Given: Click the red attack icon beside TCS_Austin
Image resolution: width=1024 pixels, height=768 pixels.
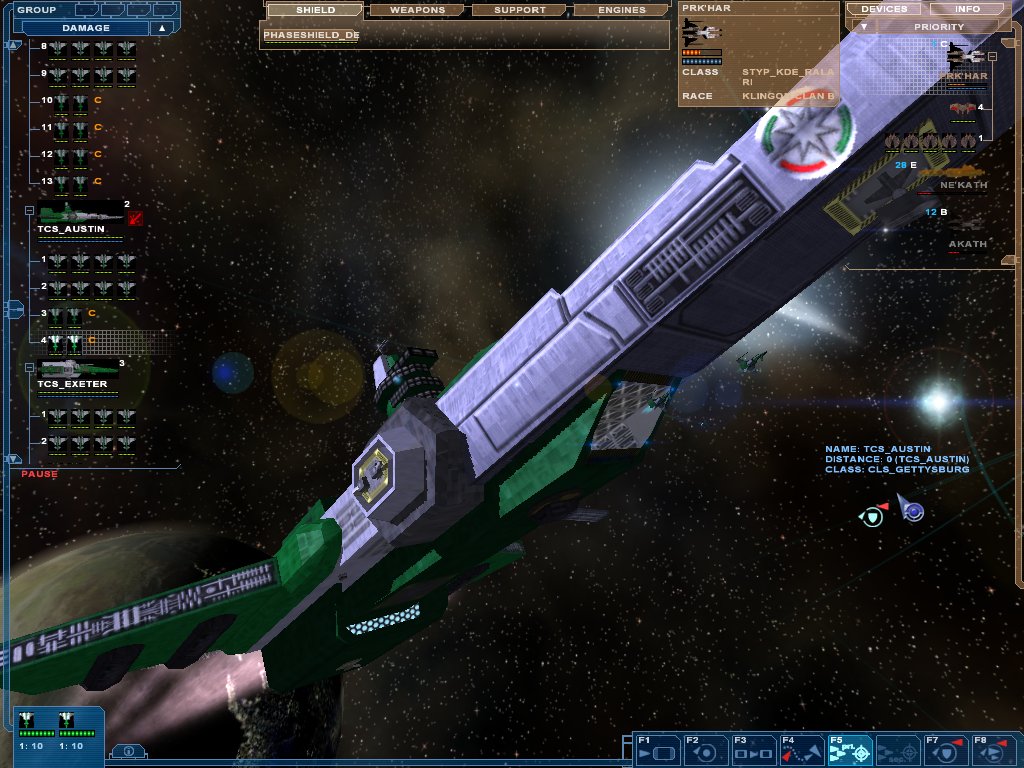Looking at the screenshot, I should click(135, 219).
